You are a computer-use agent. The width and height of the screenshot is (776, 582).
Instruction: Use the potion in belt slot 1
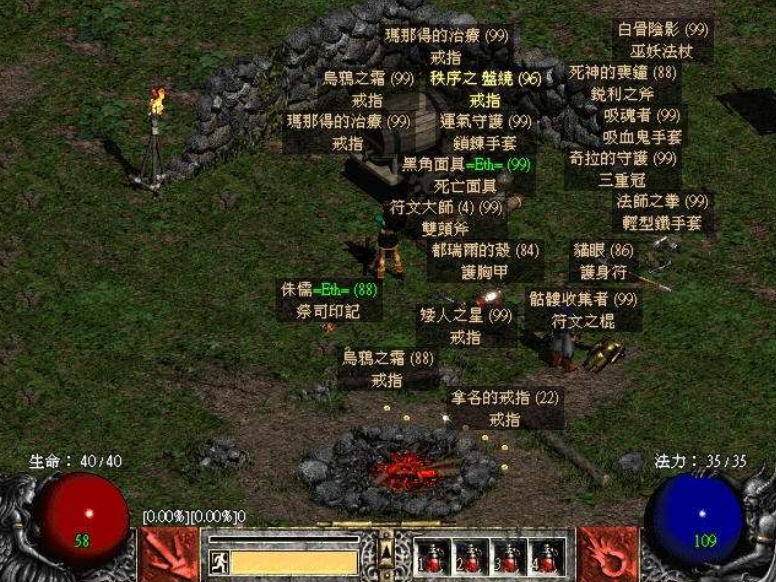point(433,558)
